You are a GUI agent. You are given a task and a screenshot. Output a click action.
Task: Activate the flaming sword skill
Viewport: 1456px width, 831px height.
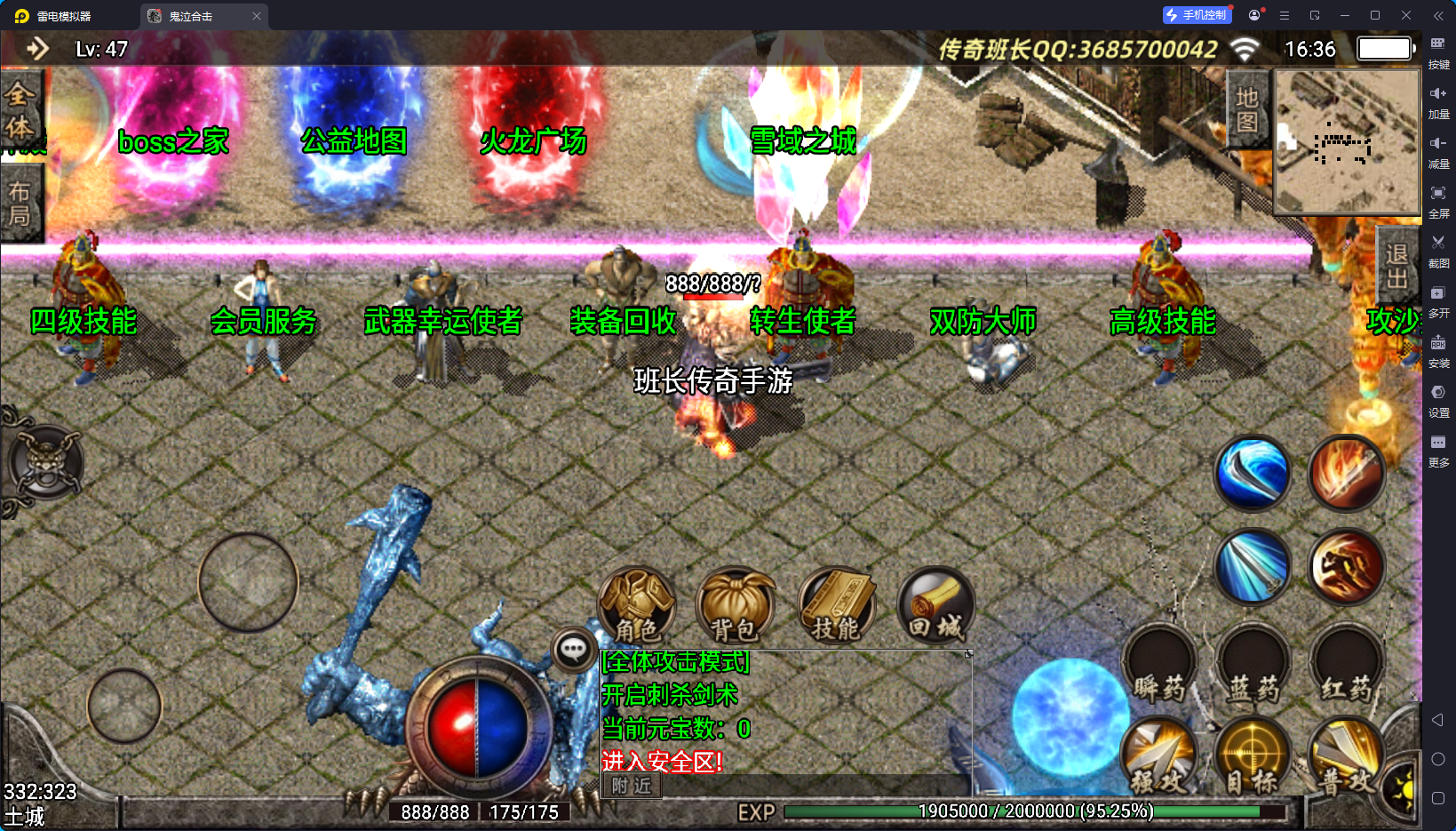(1347, 474)
